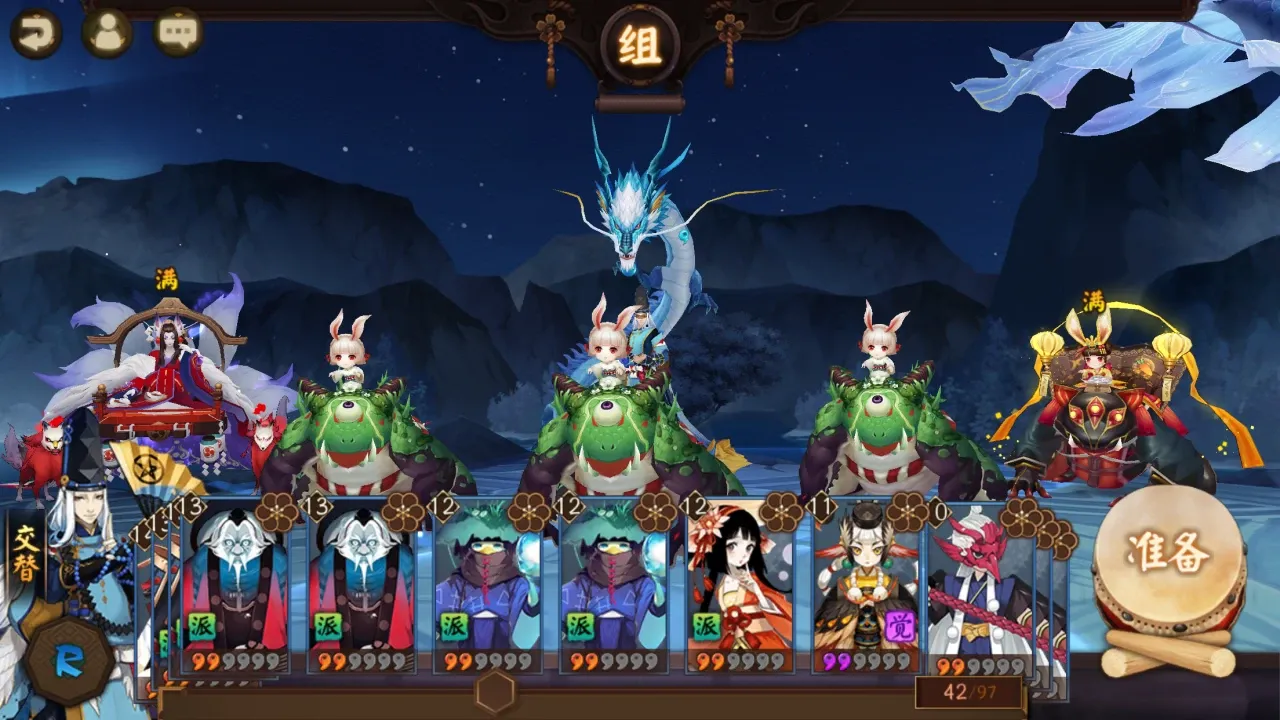Open the 组 team preset button

click(640, 45)
